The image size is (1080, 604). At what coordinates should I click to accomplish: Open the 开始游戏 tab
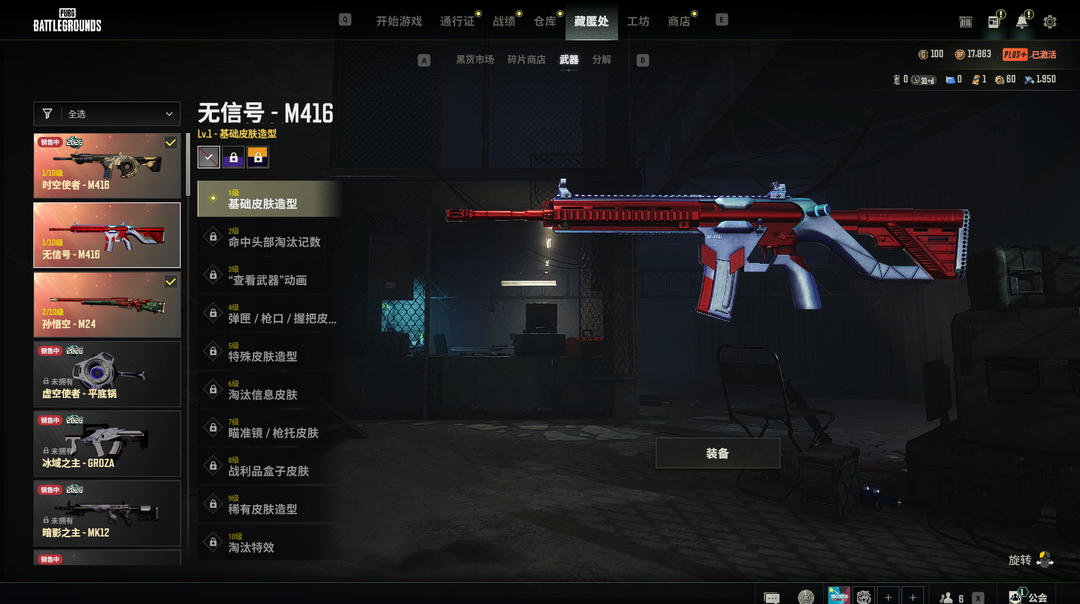click(398, 21)
